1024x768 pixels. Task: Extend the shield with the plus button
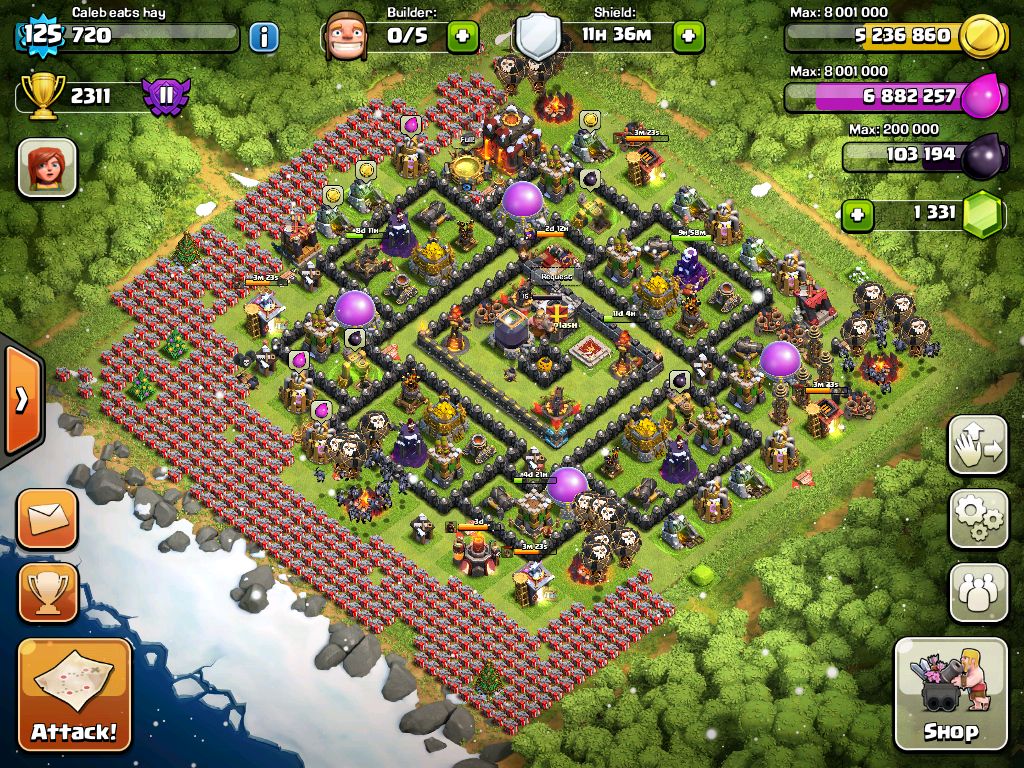[x=688, y=38]
